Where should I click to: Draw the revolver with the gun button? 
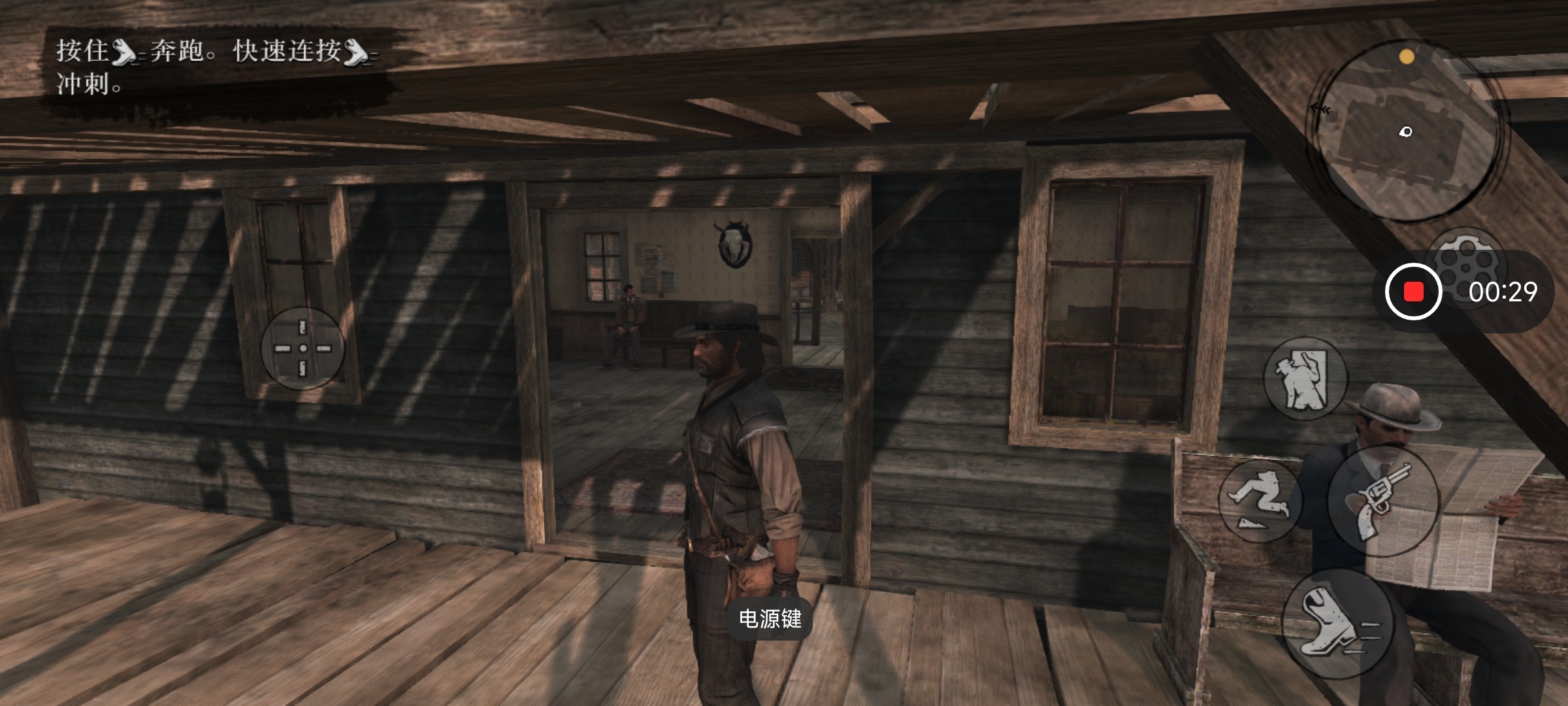(x=1384, y=501)
